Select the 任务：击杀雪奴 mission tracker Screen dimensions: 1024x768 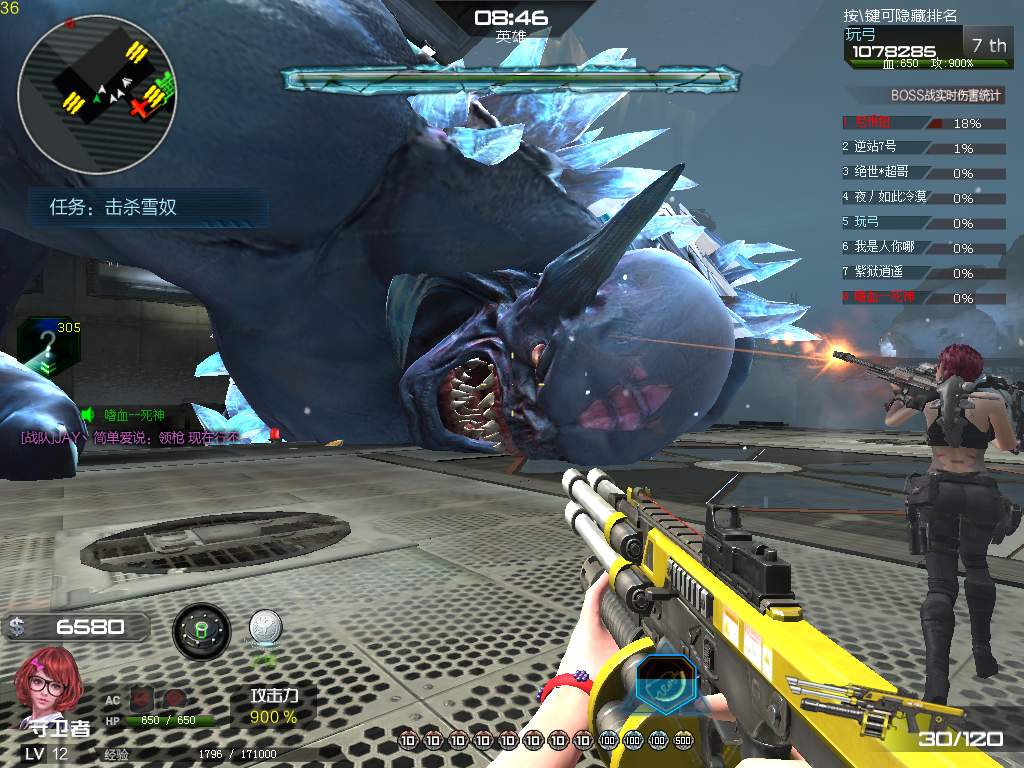[148, 208]
